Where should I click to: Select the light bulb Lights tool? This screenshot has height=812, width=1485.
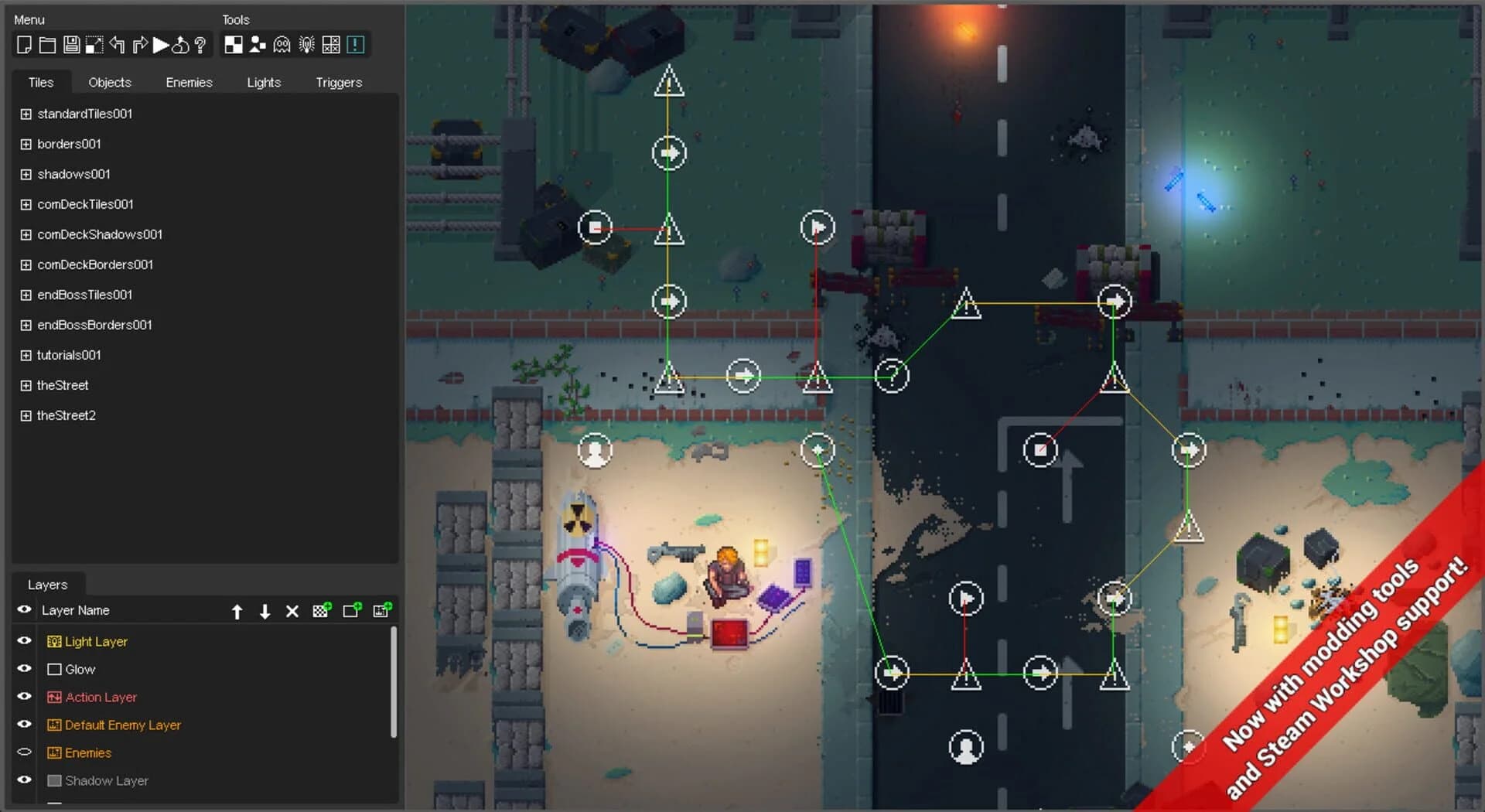pyautogui.click(x=306, y=44)
